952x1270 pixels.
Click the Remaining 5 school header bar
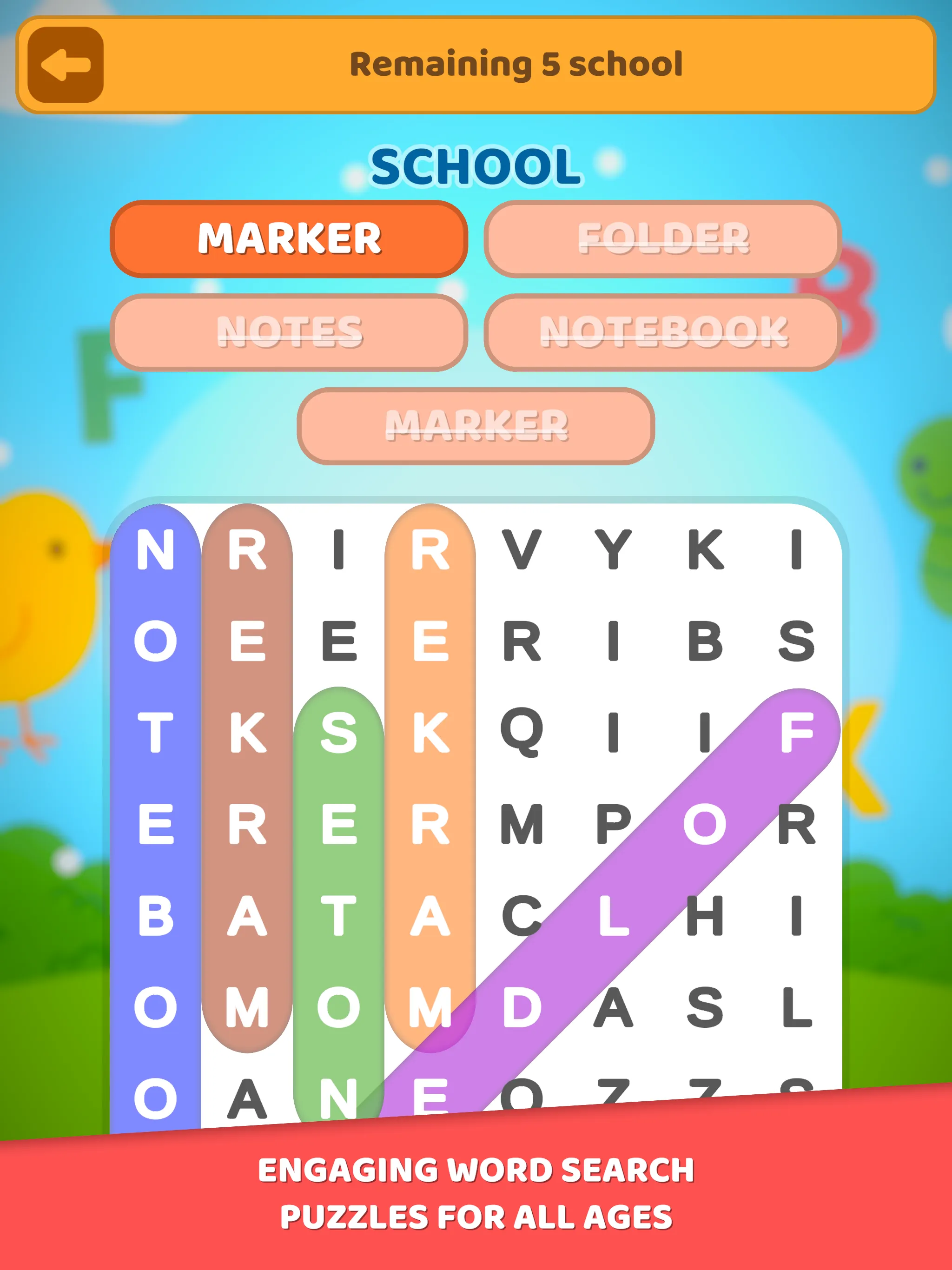point(517,64)
